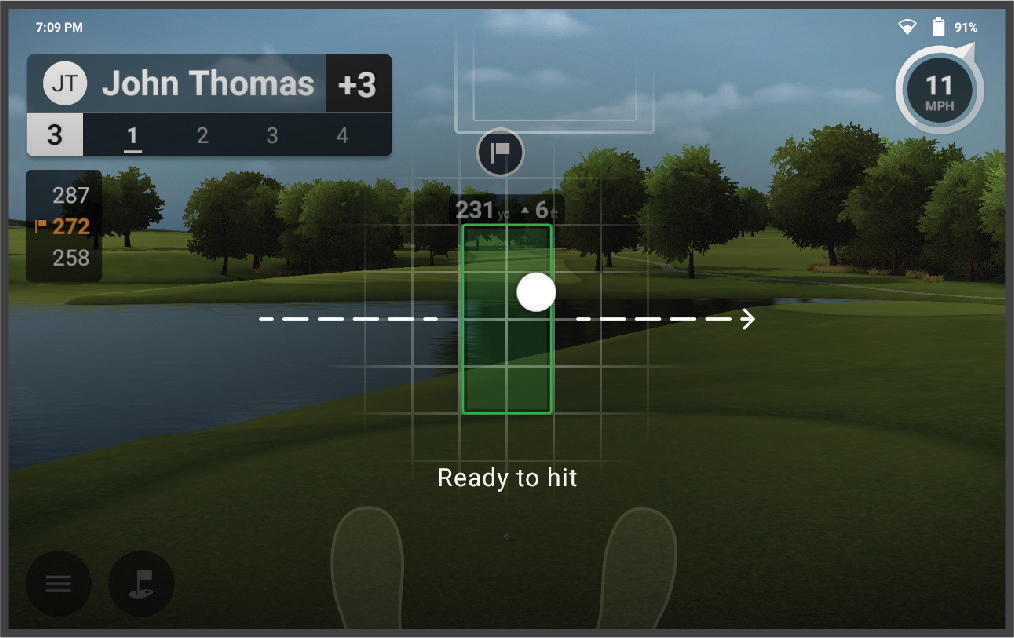This screenshot has height=638, width=1014.
Task: Select the 272 yard flag distance
Action: pyautogui.click(x=66, y=226)
